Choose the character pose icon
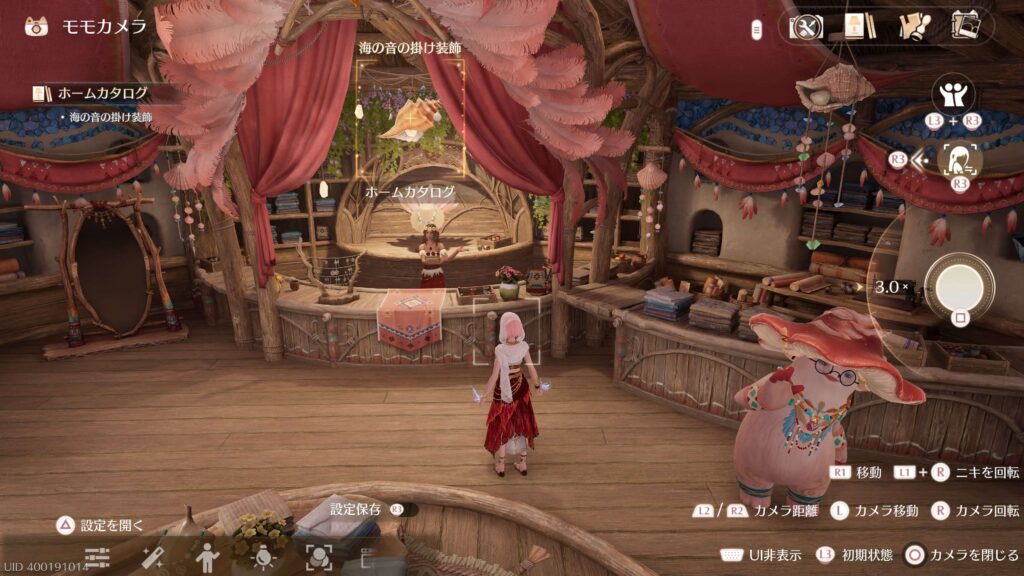Viewport: 1024px width, 576px height. coord(207,557)
